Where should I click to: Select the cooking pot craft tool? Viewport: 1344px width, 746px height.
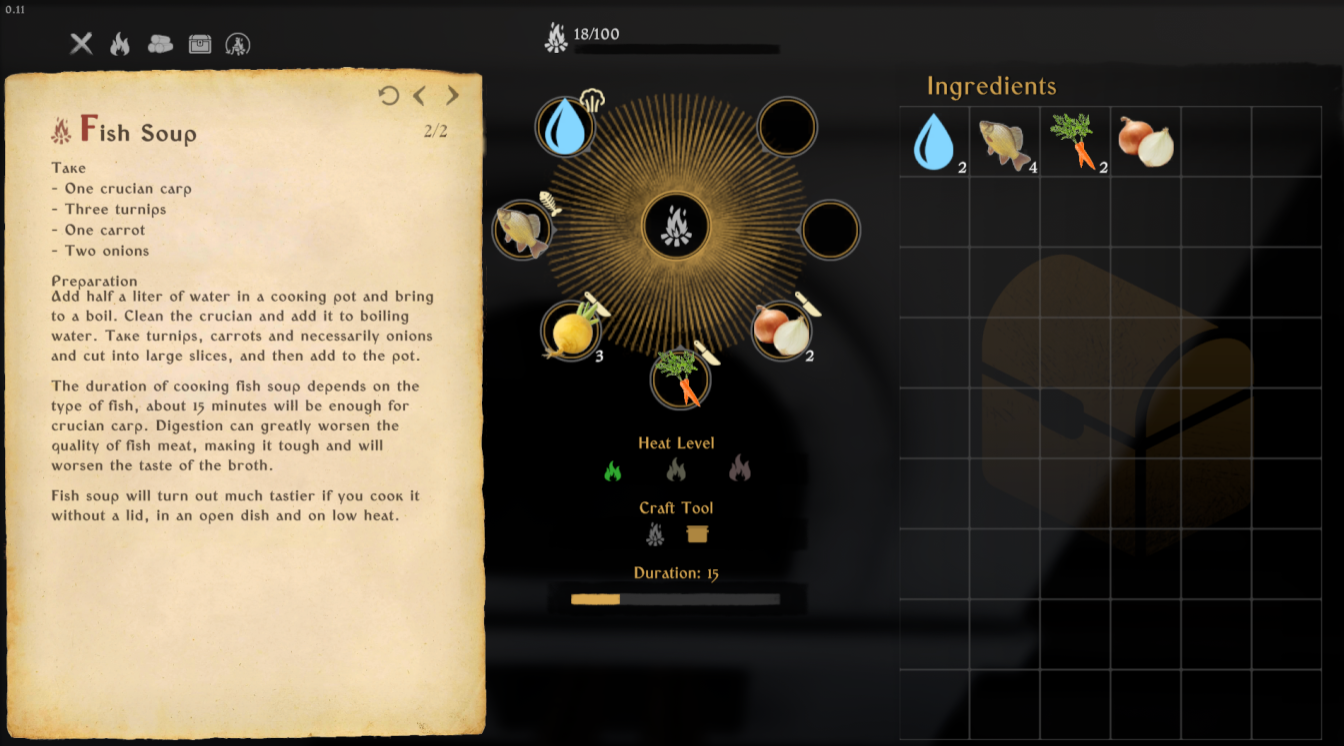[x=698, y=535]
